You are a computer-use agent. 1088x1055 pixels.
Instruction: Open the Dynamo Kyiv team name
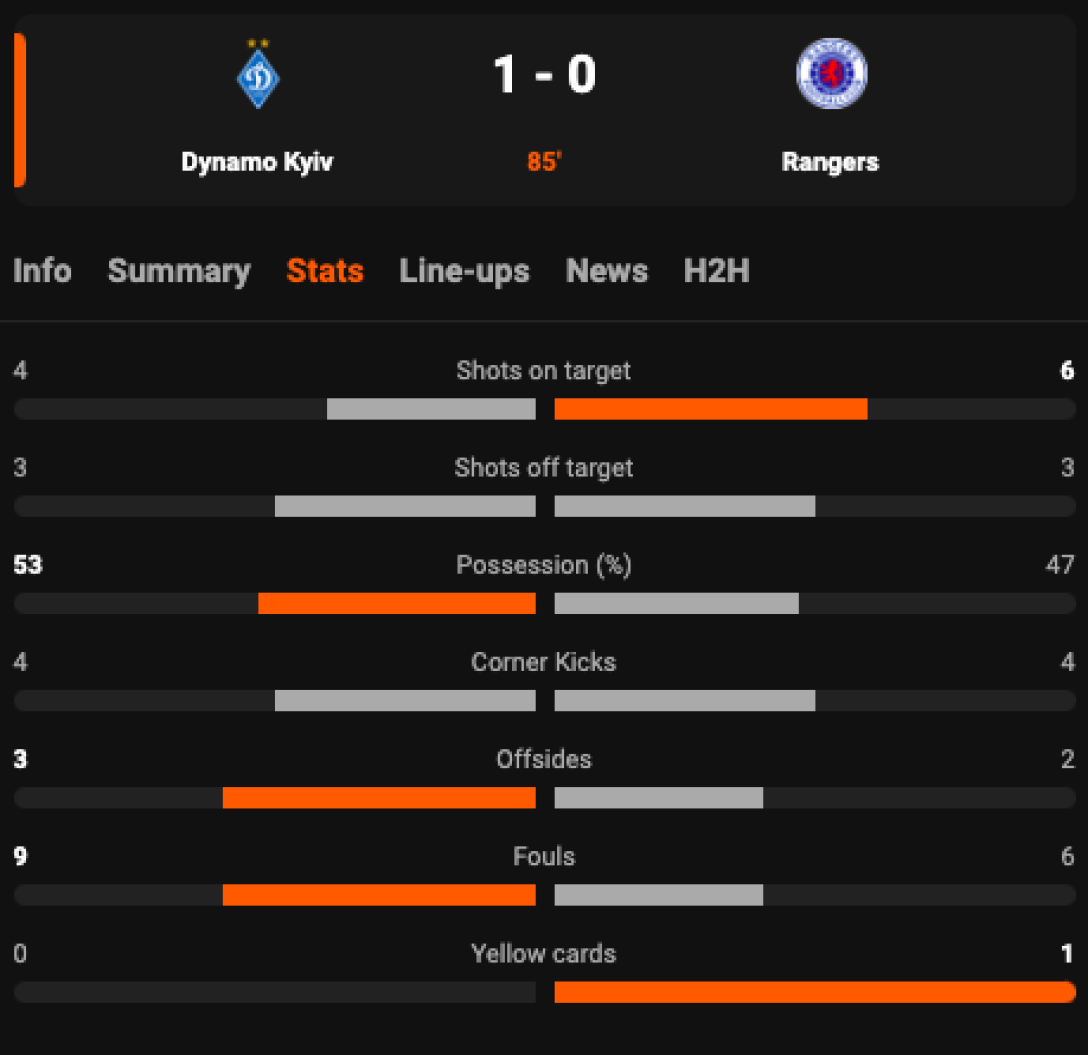[257, 162]
